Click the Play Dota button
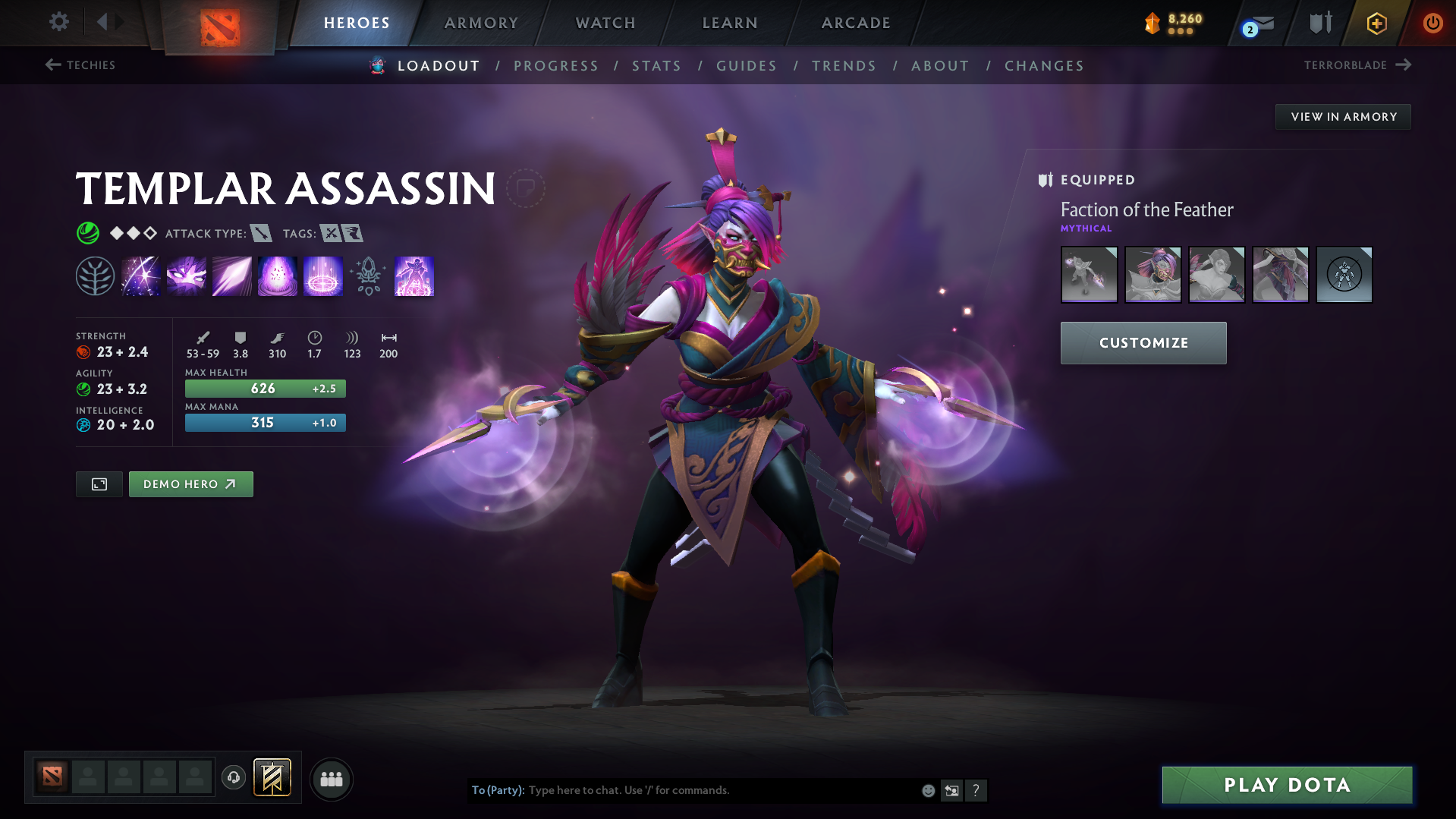 point(1287,785)
